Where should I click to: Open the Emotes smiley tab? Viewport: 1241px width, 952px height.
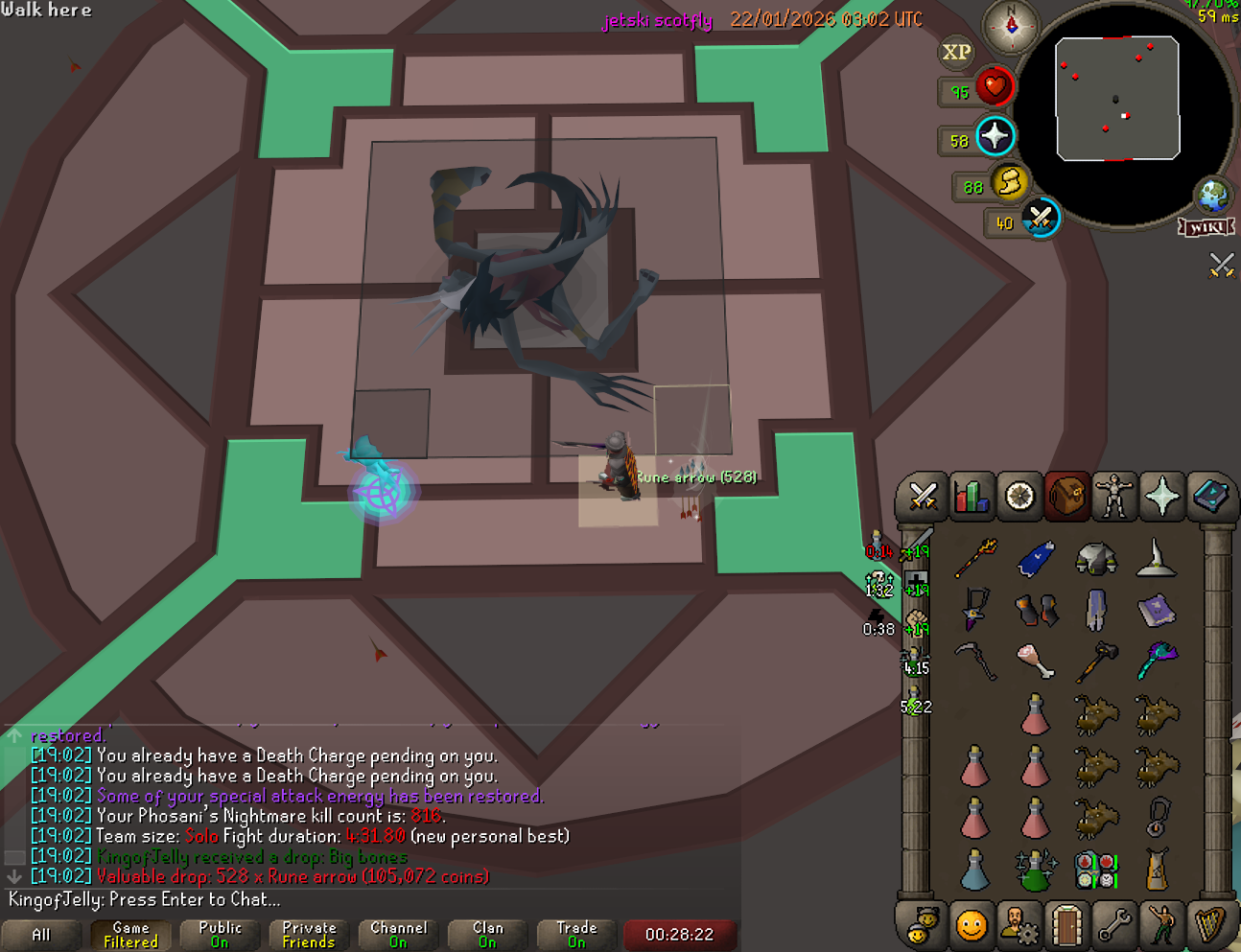coord(971,925)
